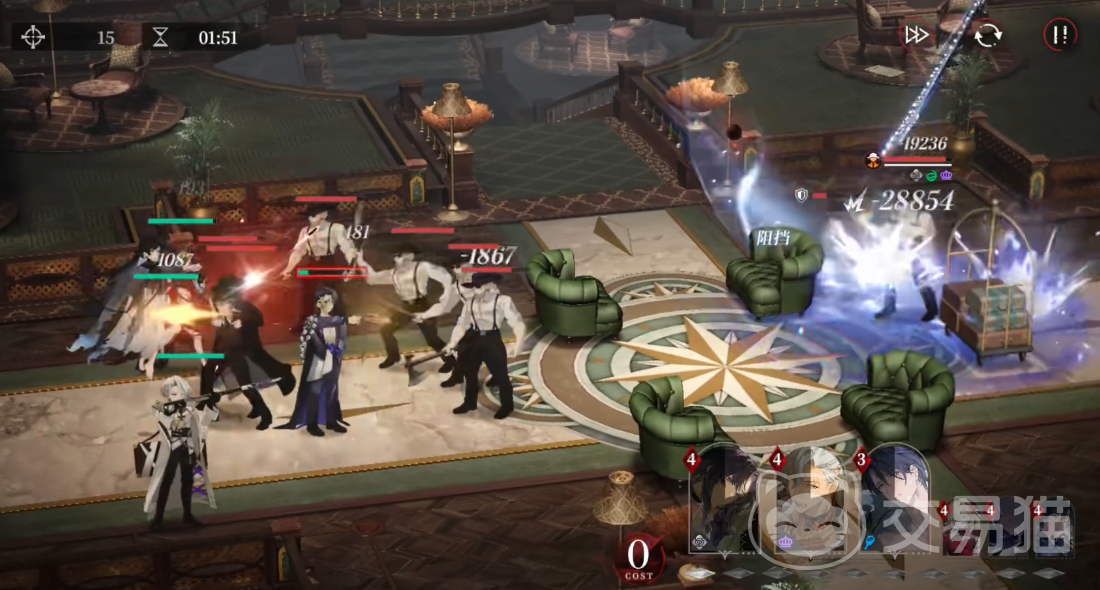Viewport: 1100px width, 590px height.
Task: Toggle auto-battle with the circular arrows icon
Action: click(987, 35)
